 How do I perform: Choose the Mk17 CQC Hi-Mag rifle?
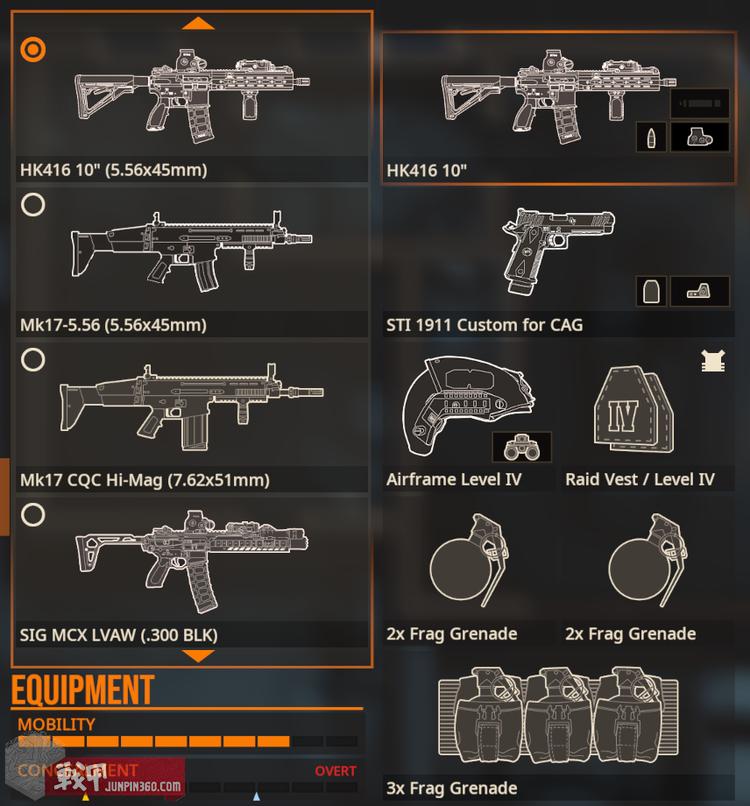(33, 360)
